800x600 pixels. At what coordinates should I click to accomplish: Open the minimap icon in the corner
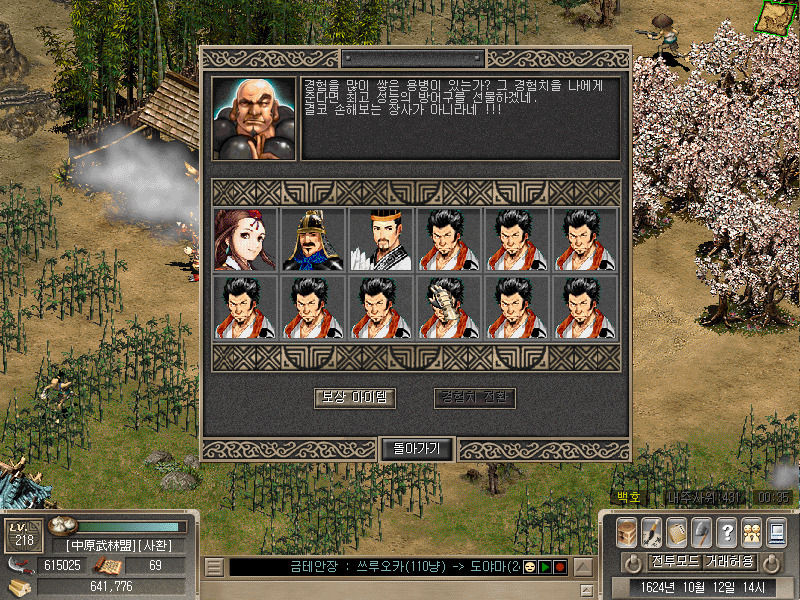774,17
